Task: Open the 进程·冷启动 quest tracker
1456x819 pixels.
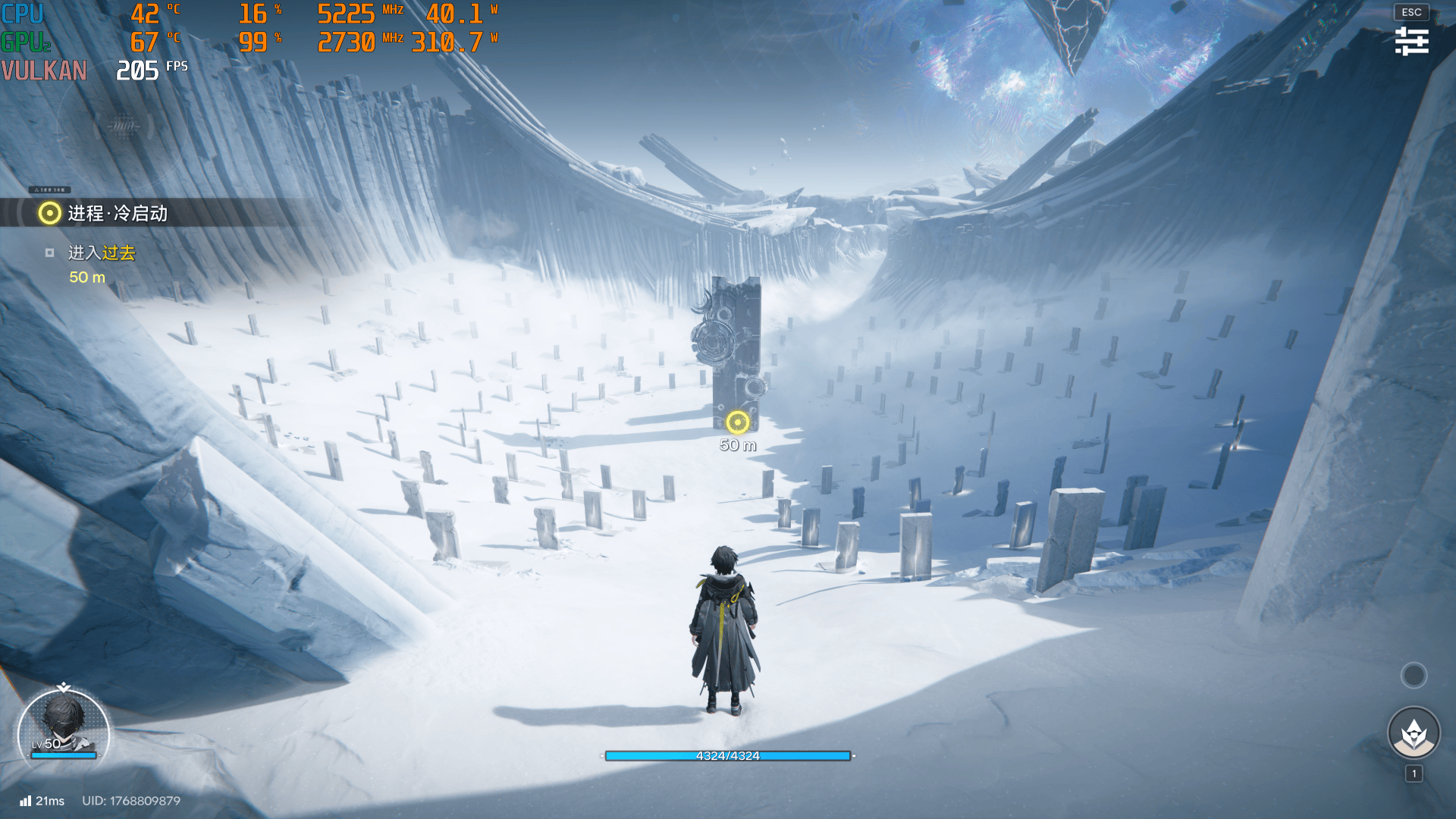Action: coord(118,214)
